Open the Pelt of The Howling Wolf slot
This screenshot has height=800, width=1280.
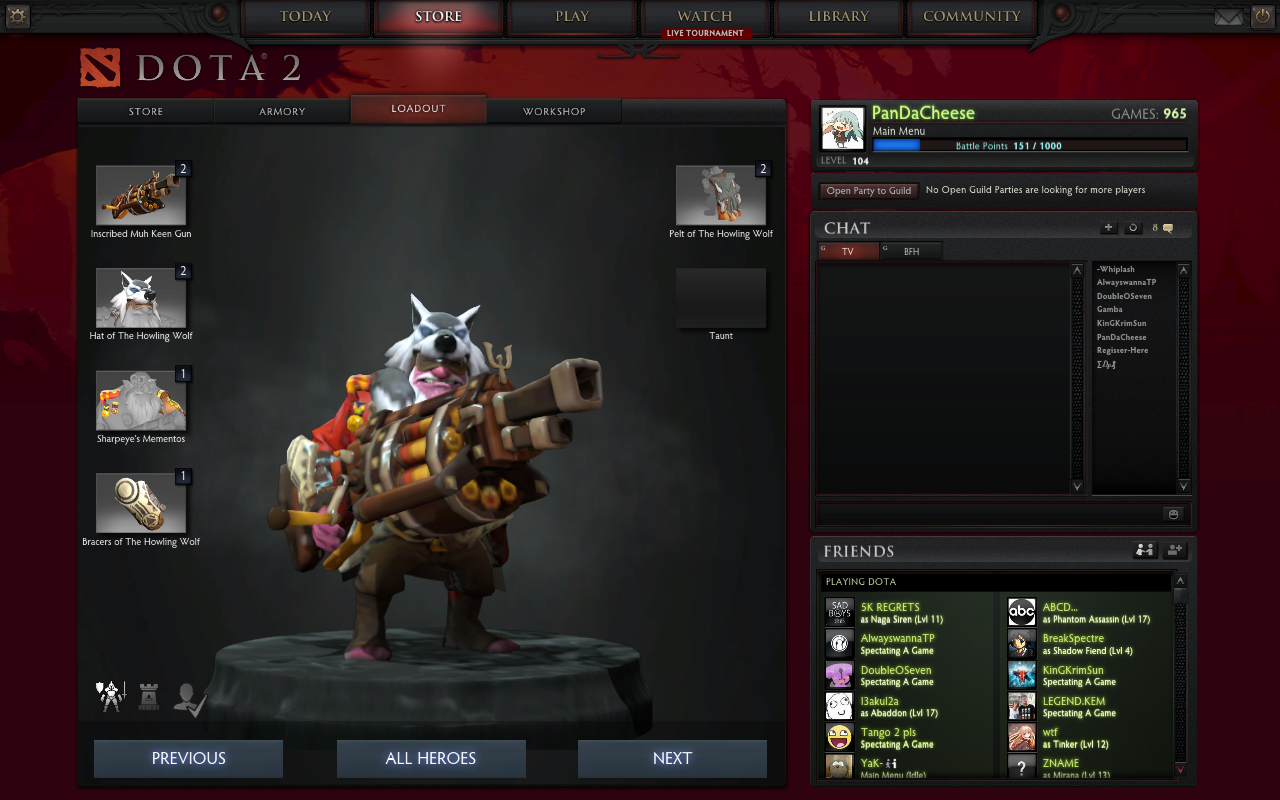click(x=721, y=195)
